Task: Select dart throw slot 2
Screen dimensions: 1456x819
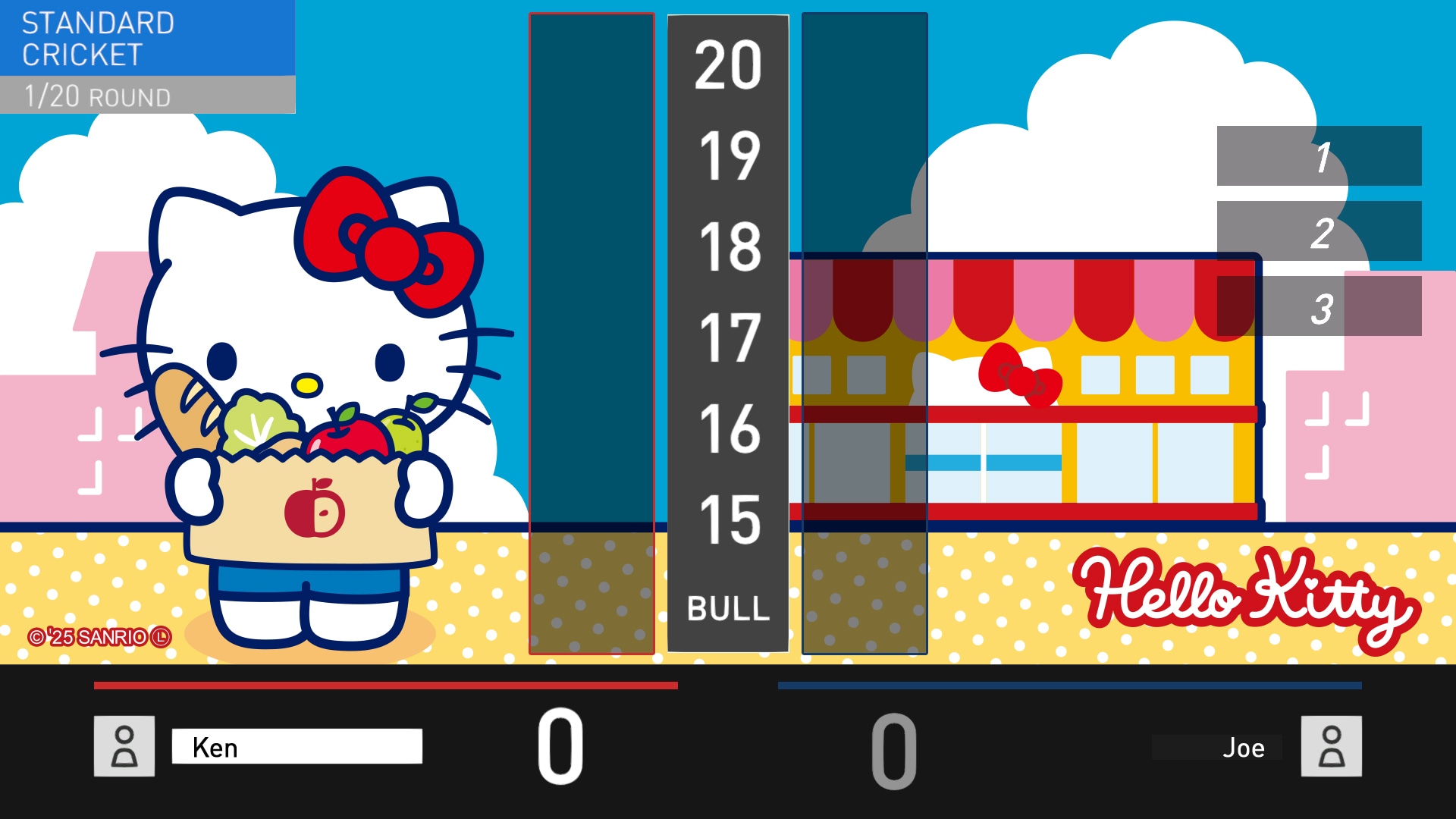Action: 1319,231
